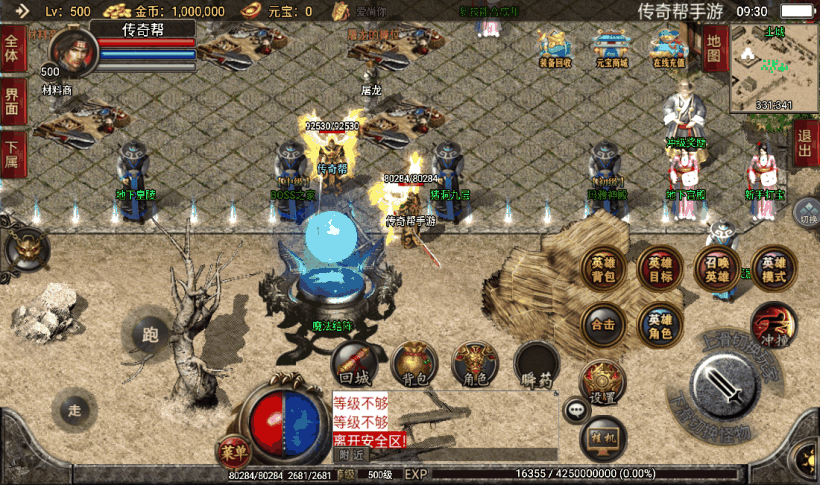
Task: Use the 回城 return-to-town scroll
Action: (354, 363)
